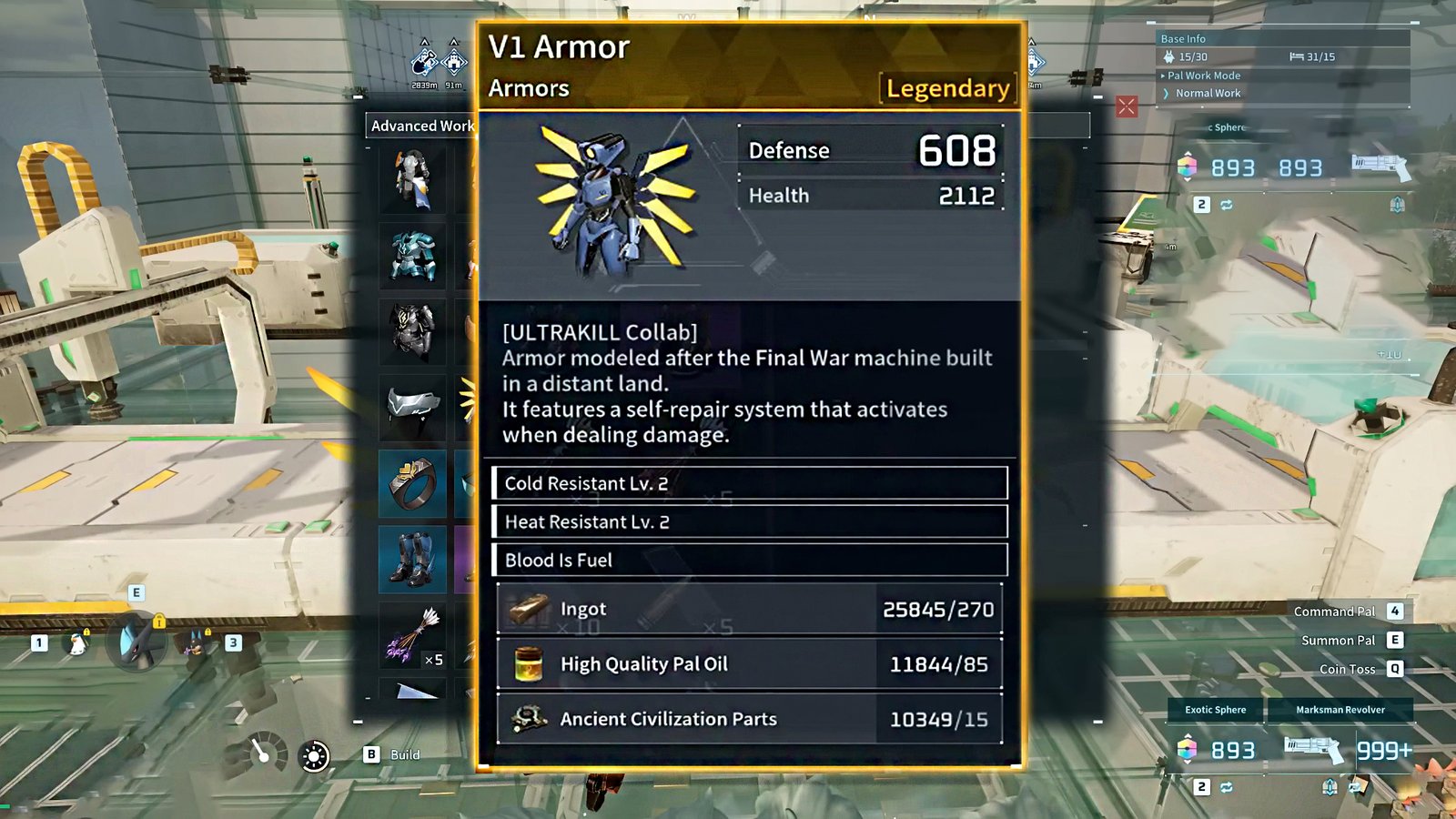The image size is (1456, 819).
Task: Pick the silver visor headgear recipe
Action: pyautogui.click(x=412, y=405)
